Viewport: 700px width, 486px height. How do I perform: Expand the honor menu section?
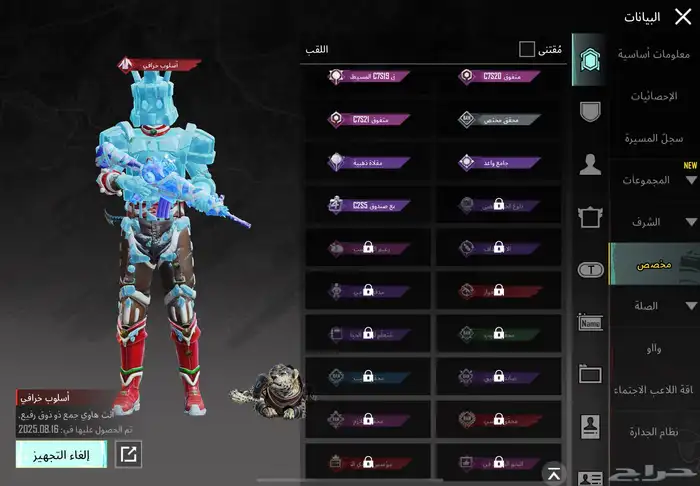pyautogui.click(x=655, y=222)
